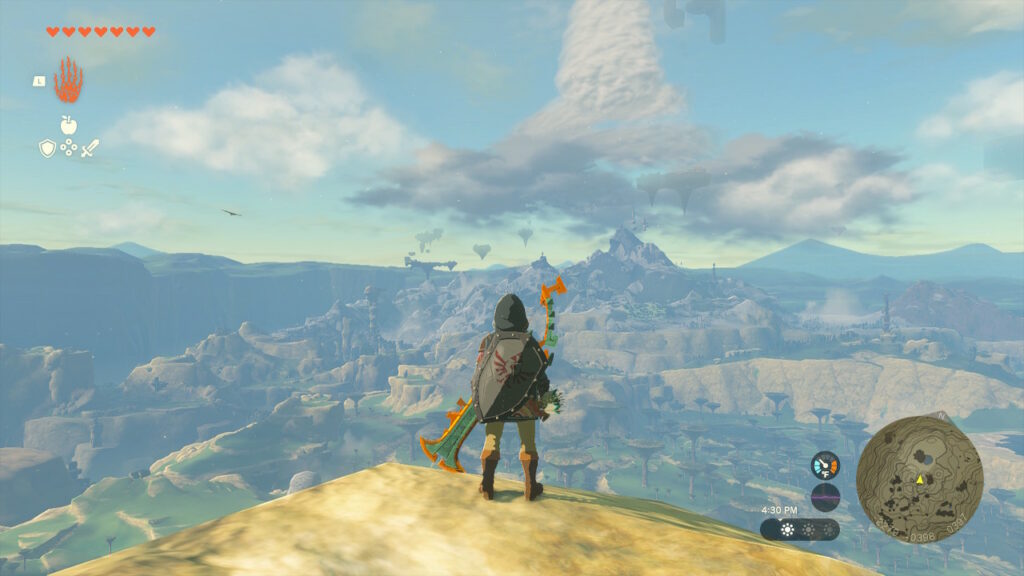Click the yellow player arrow on minimap
Screen dimensions: 1024x576
[920, 479]
